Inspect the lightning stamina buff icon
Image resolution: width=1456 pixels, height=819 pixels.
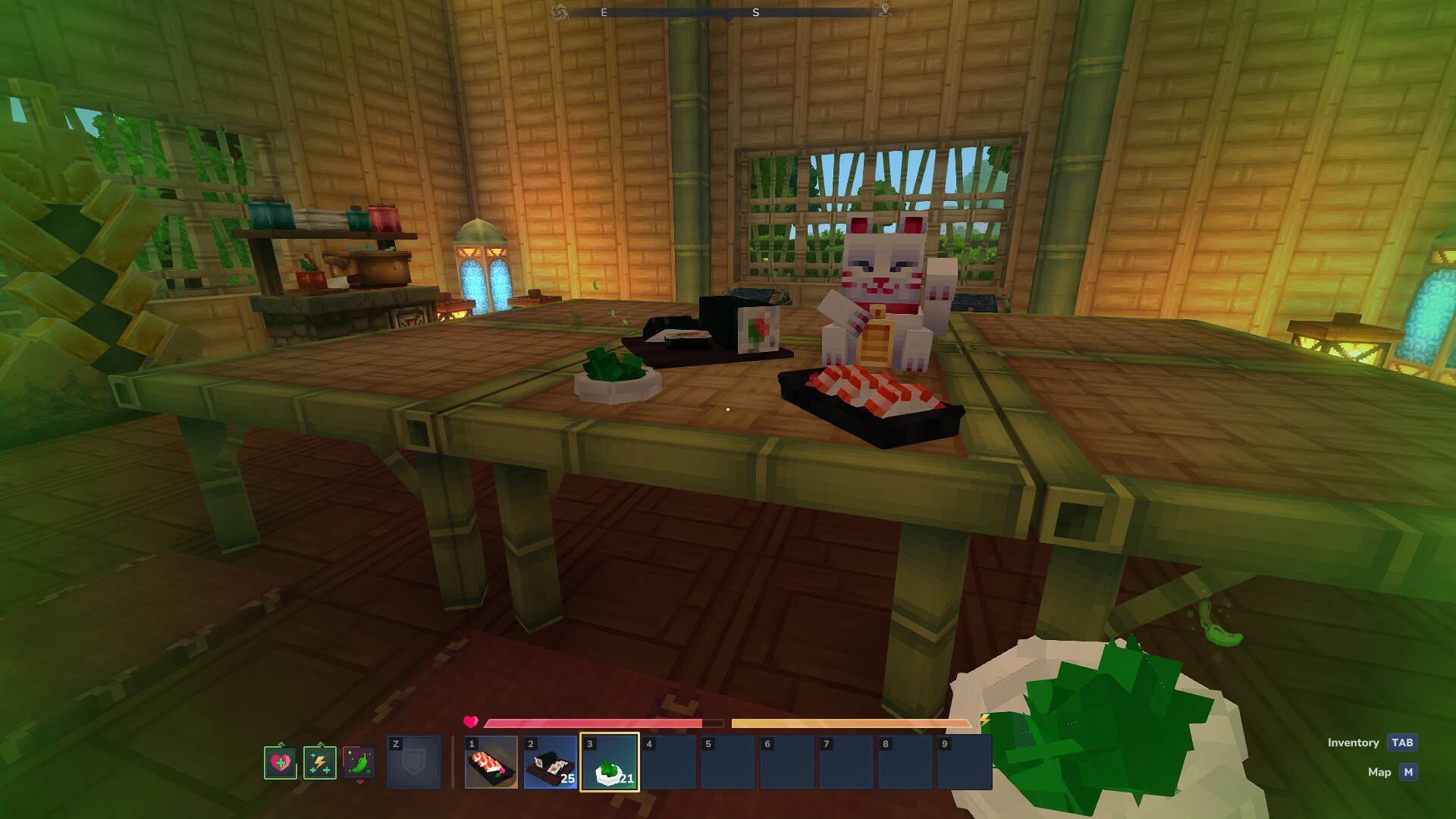pos(319,762)
